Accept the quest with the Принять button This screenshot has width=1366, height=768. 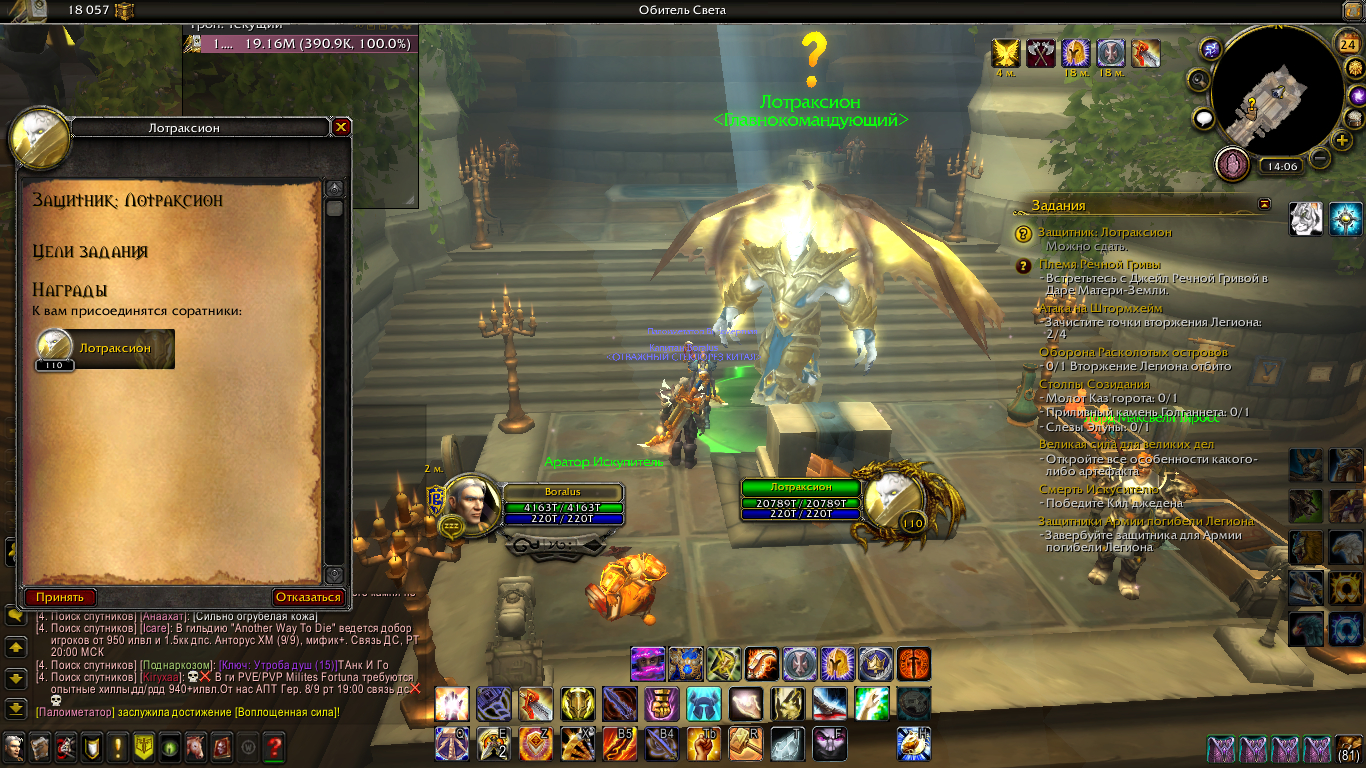[59, 597]
